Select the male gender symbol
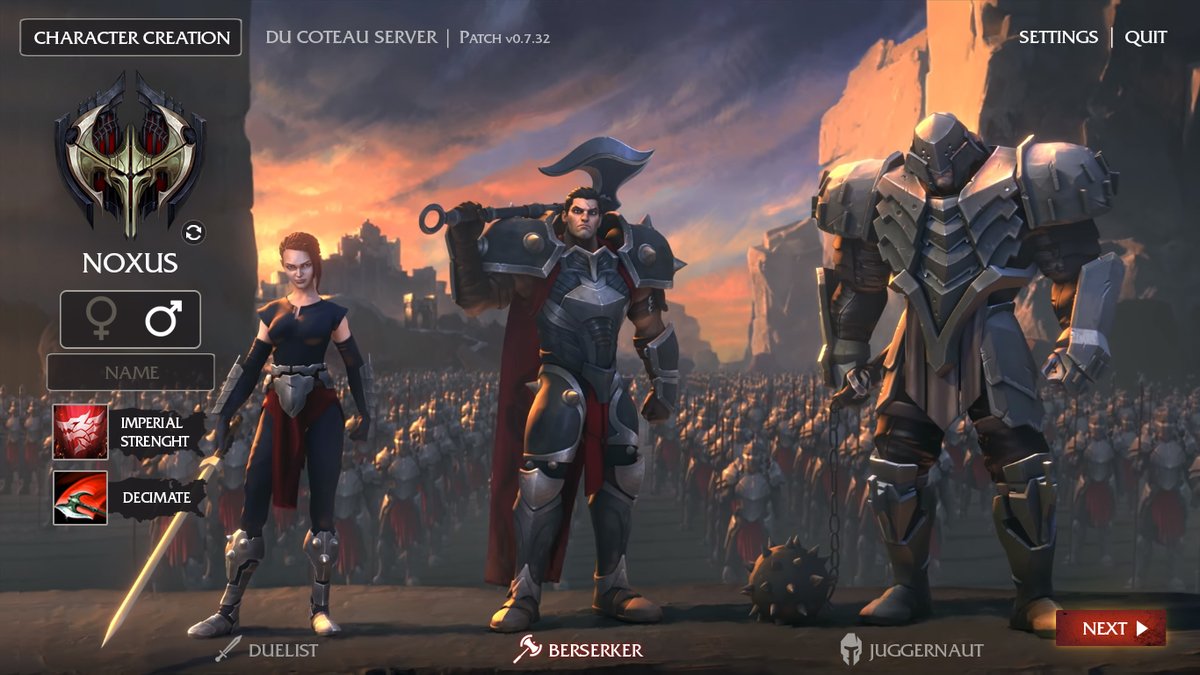The width and height of the screenshot is (1200, 675). click(162, 320)
